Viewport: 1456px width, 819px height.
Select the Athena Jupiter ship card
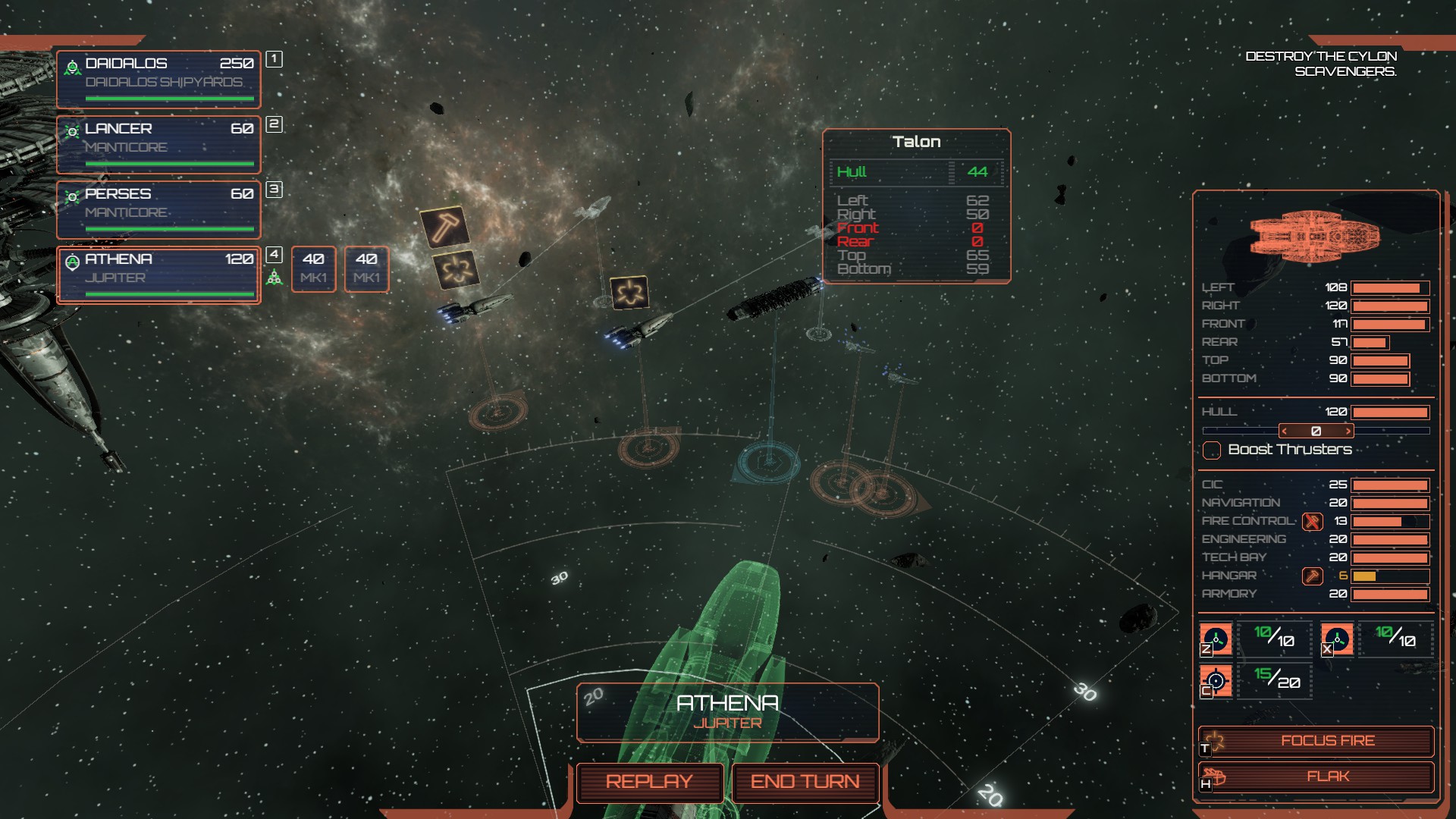158,275
